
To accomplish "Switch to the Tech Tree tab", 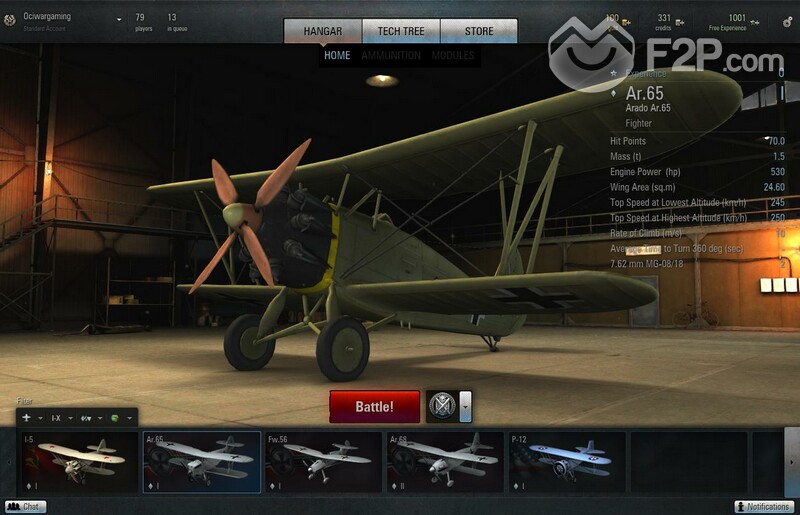I will 400,31.
